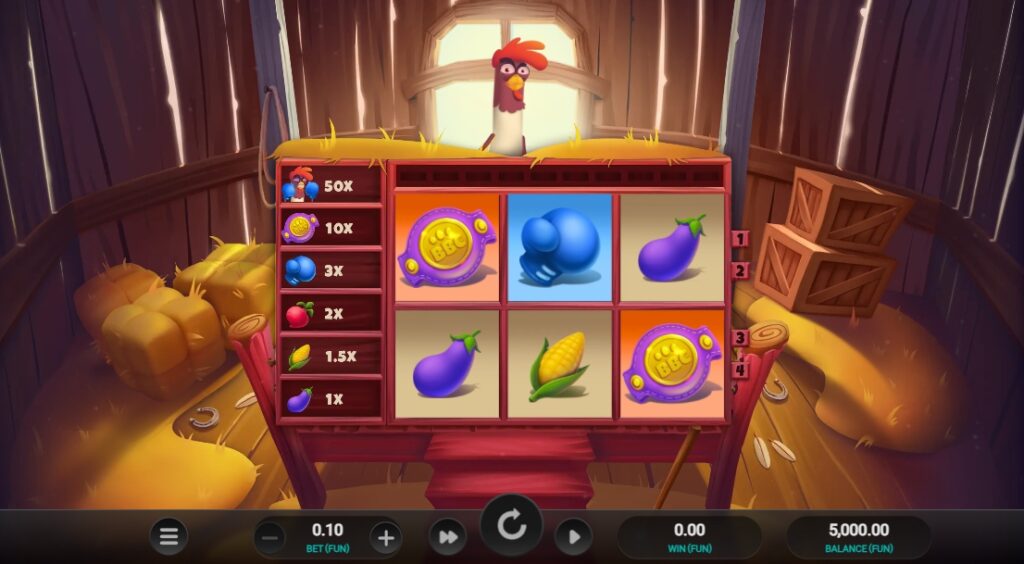The height and width of the screenshot is (564, 1024).
Task: Start autoplay with the play button
Action: 573,537
